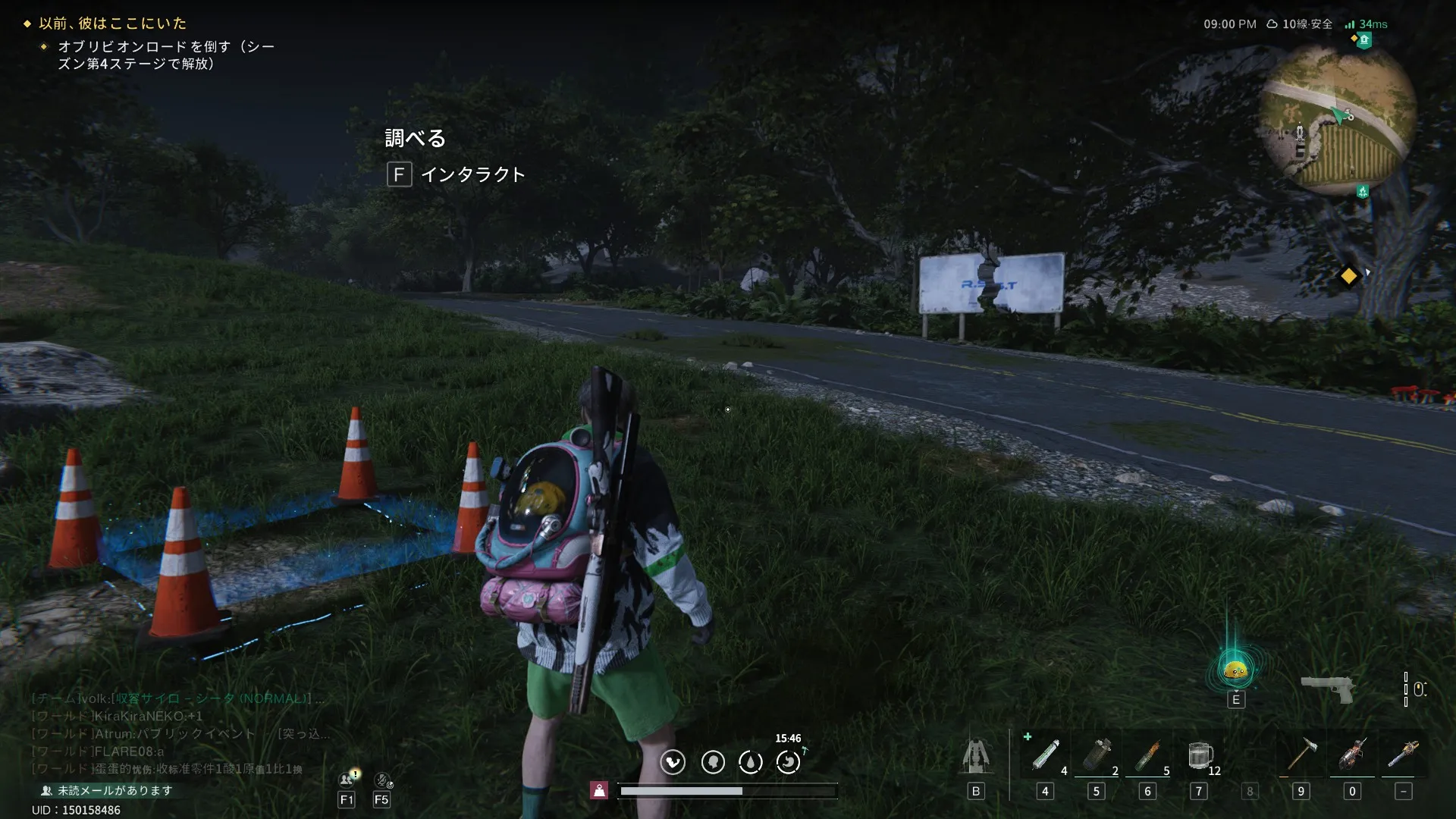Equip the chainsaw in hotbar slot 0

(x=1352, y=755)
